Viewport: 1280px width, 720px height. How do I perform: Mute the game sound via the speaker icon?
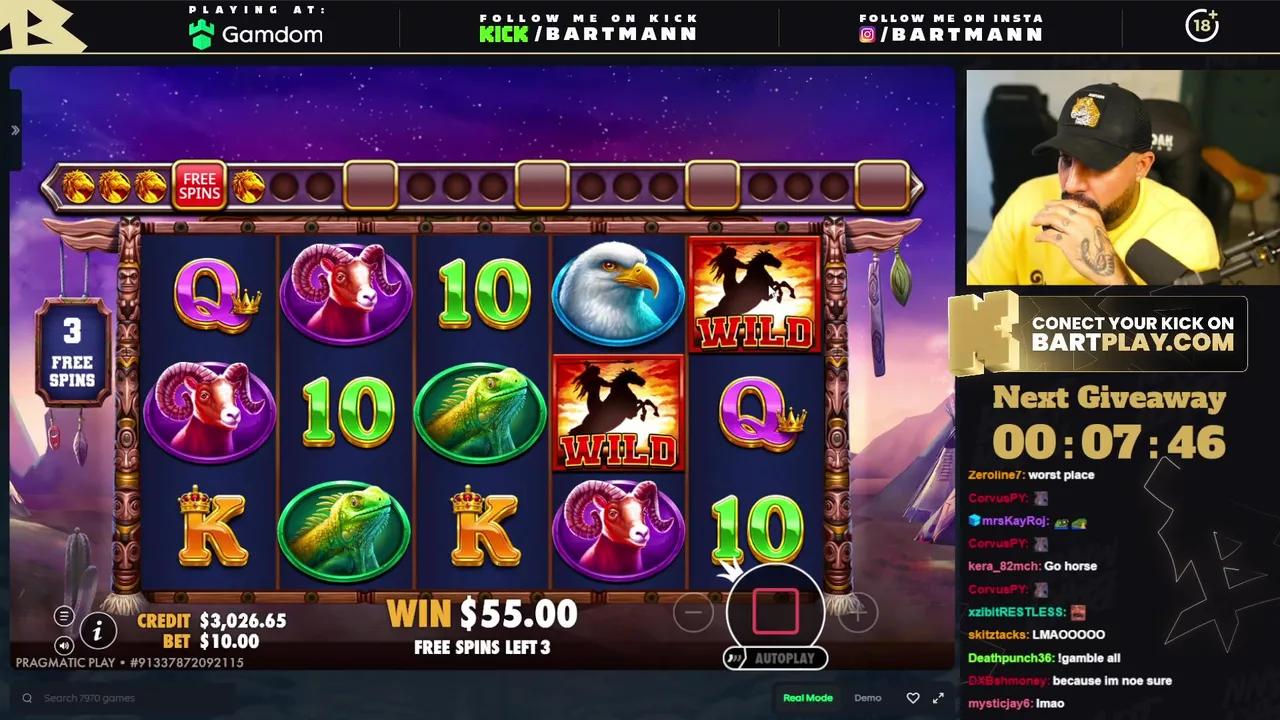coord(64,644)
